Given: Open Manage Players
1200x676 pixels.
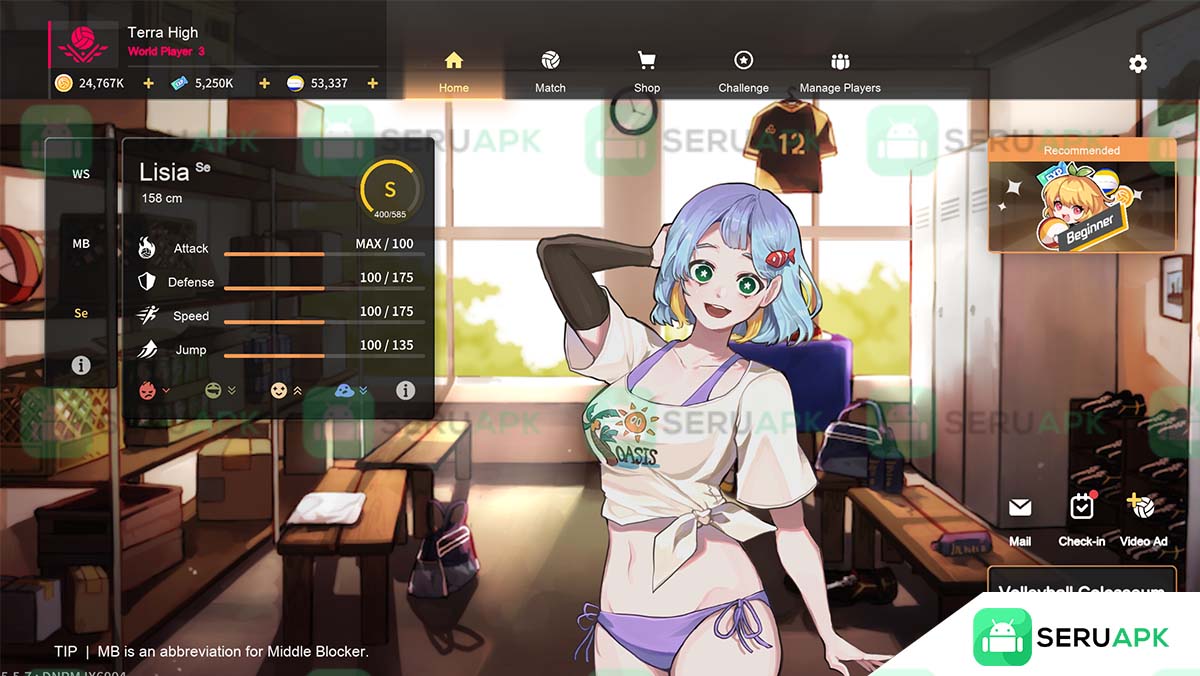Looking at the screenshot, I should tap(840, 72).
